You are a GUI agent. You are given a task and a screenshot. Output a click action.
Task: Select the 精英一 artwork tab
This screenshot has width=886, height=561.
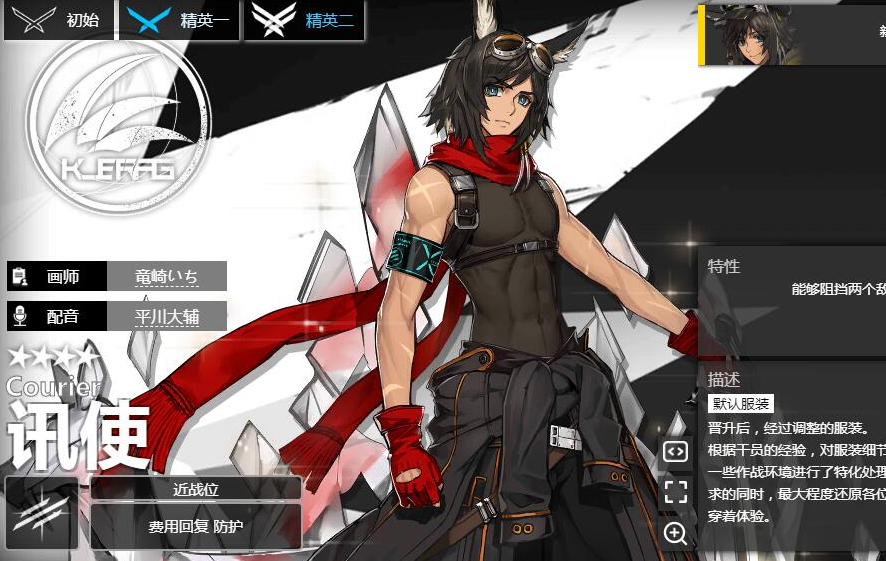180,20
